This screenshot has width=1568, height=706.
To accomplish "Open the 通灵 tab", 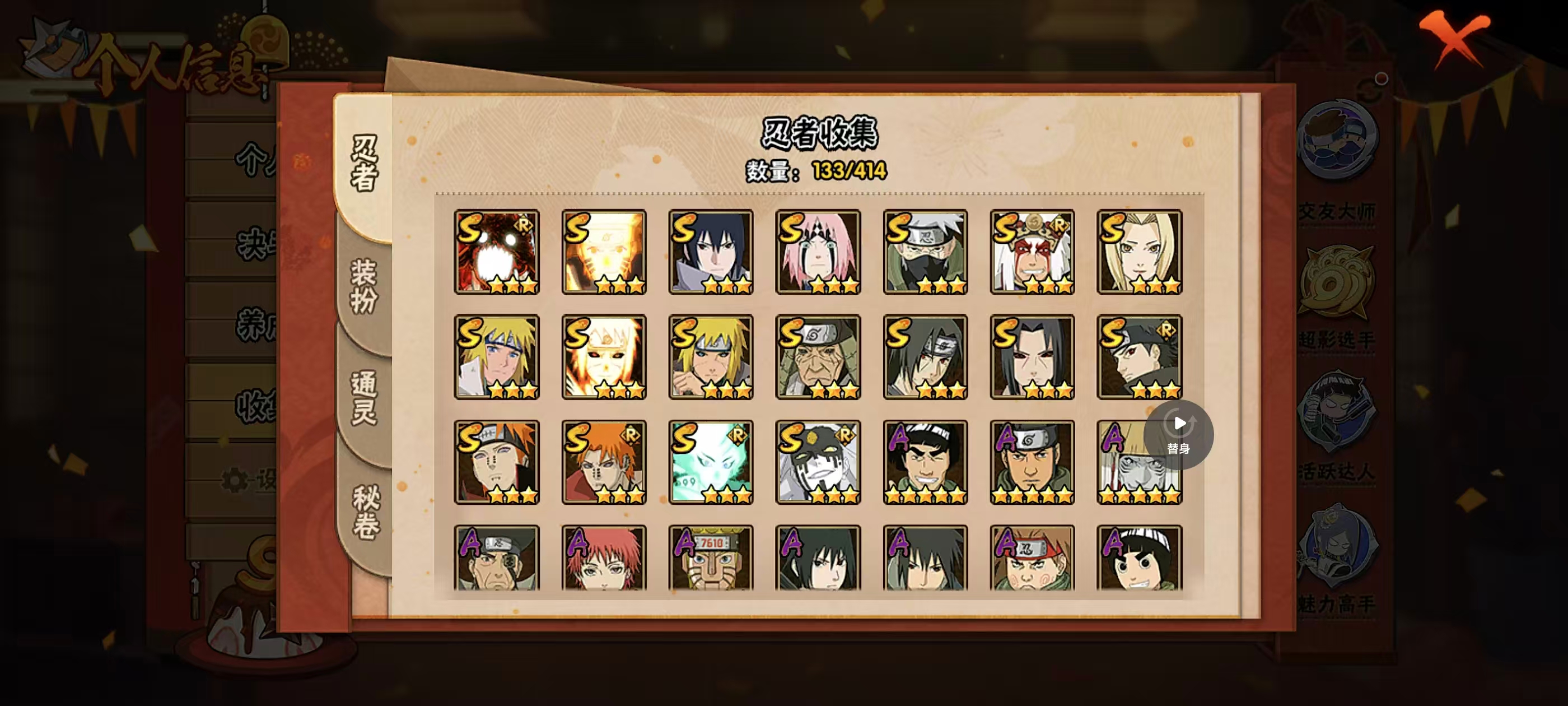I will point(364,397).
